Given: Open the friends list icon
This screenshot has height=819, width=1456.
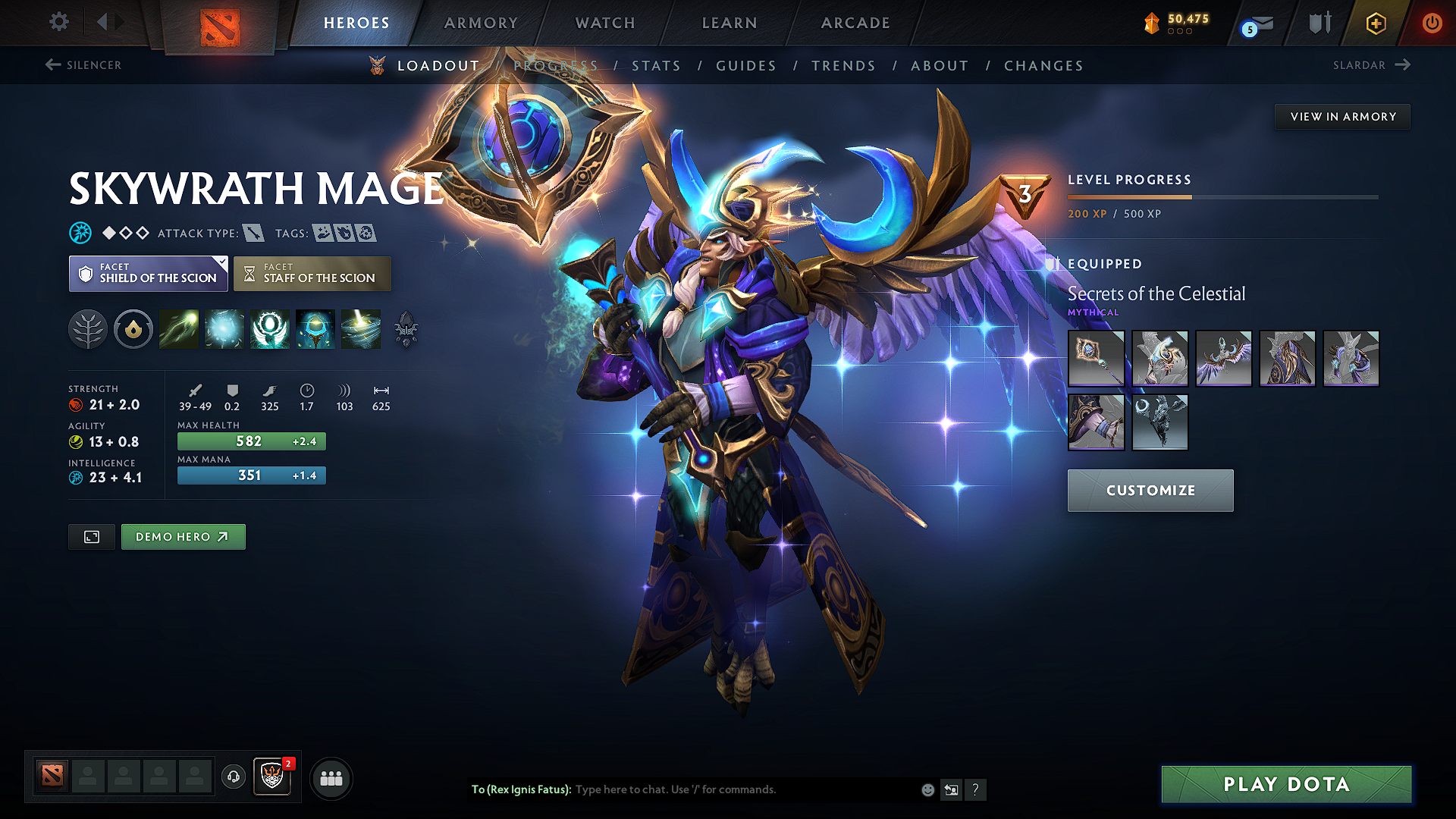Looking at the screenshot, I should 331,777.
